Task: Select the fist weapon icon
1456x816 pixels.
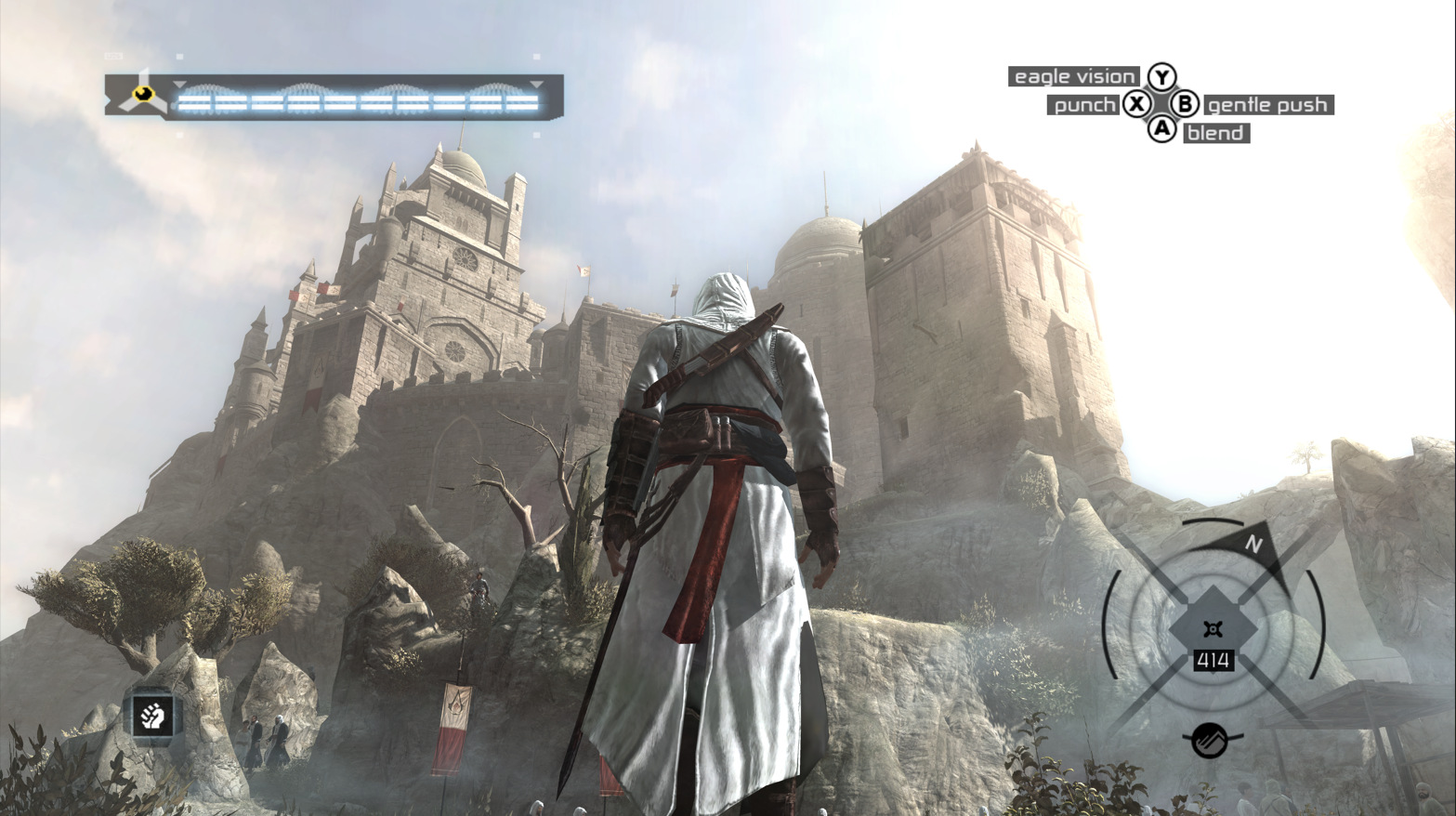Action: (x=152, y=716)
